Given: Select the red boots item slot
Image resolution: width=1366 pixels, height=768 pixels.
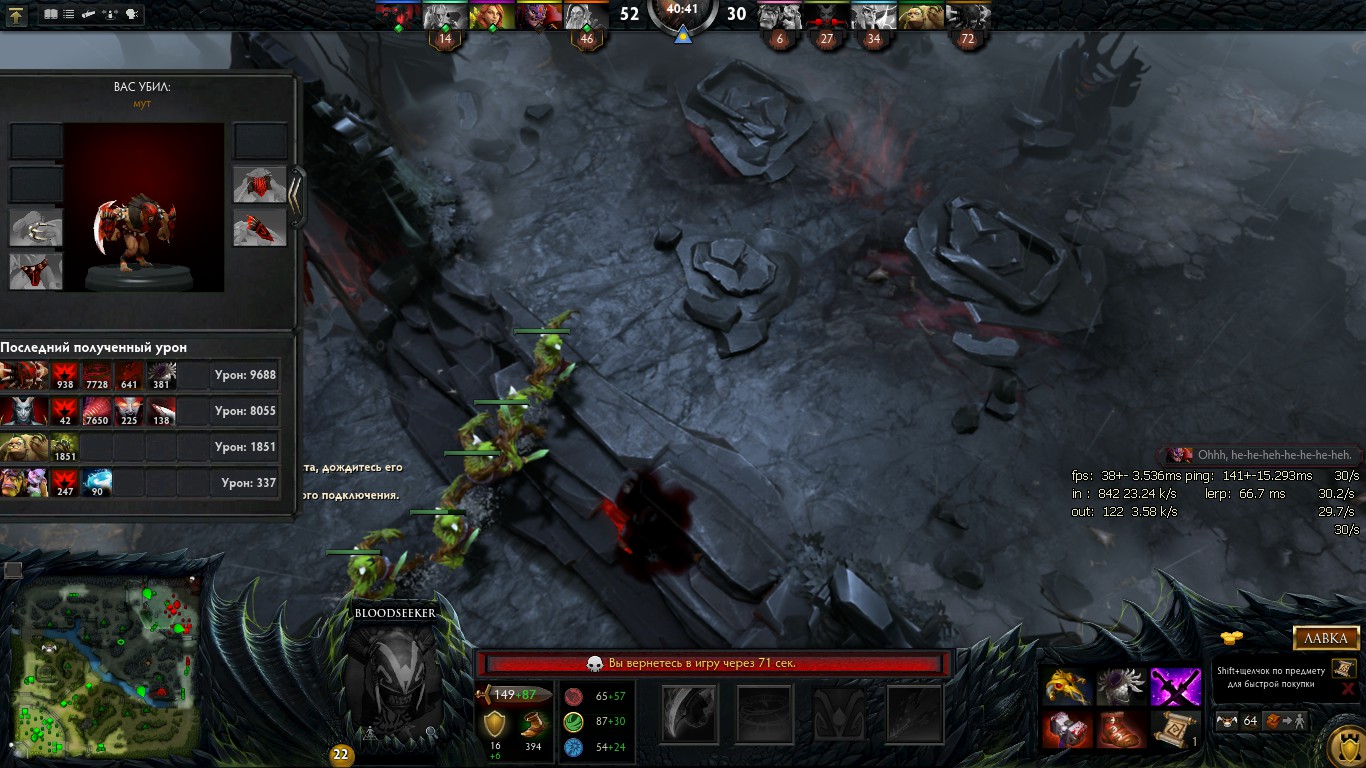Looking at the screenshot, I should pos(1121,729).
